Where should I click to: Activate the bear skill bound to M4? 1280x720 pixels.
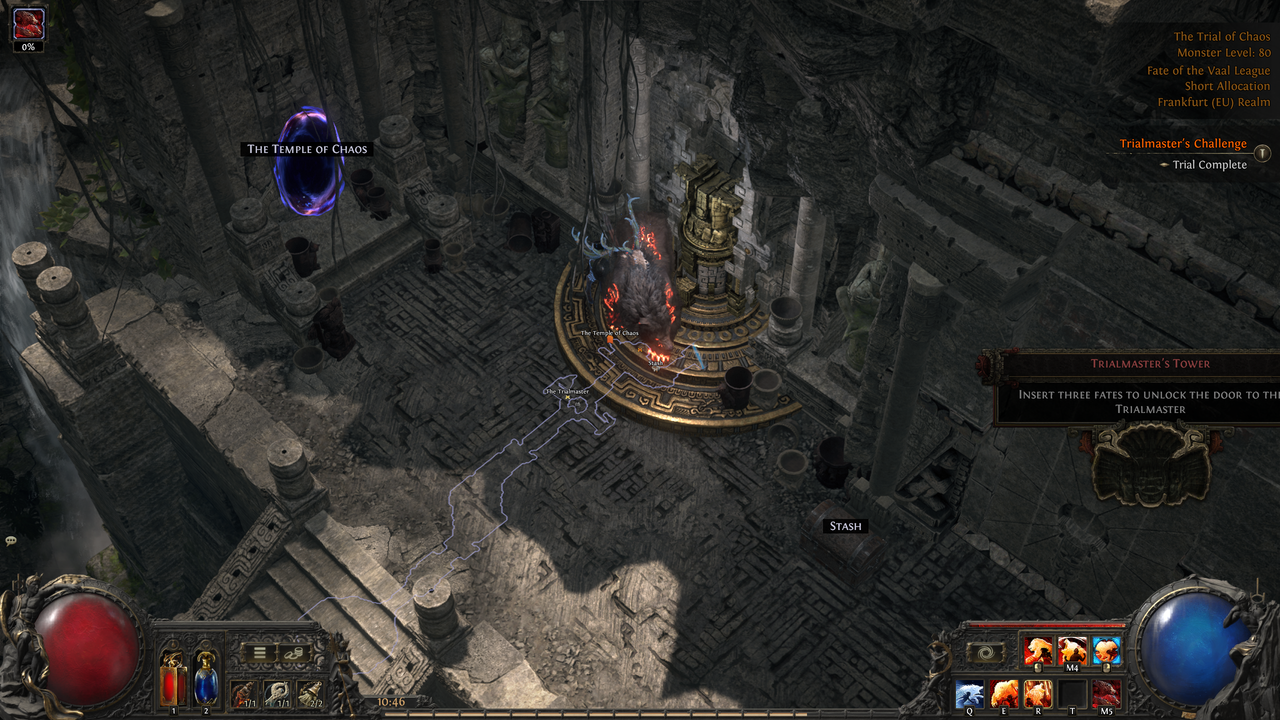click(x=1072, y=651)
